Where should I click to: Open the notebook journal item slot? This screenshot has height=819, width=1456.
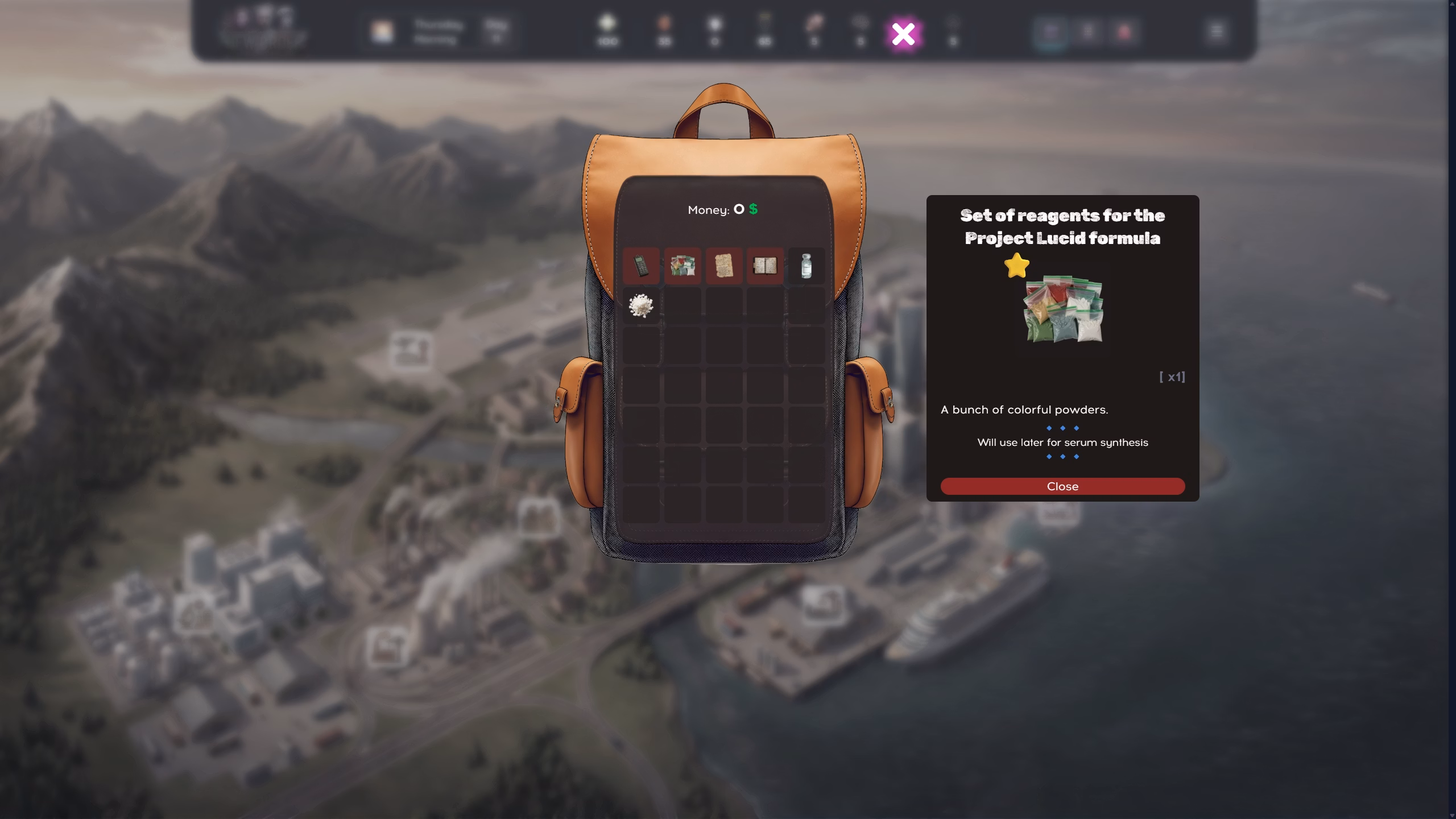pos(765,266)
